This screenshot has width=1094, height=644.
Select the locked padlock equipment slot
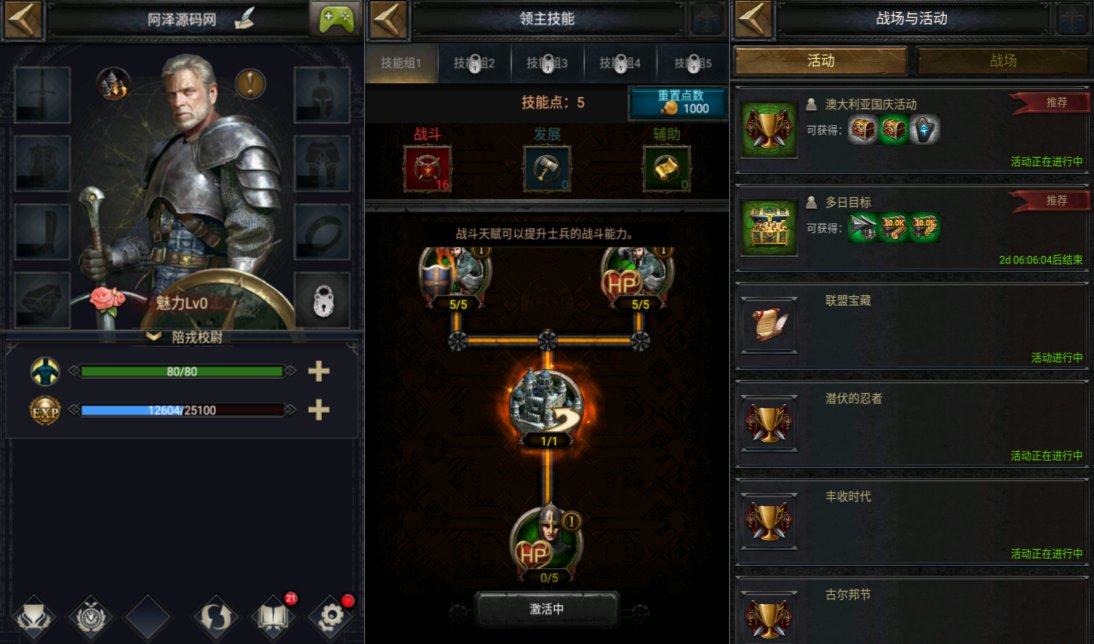322,300
